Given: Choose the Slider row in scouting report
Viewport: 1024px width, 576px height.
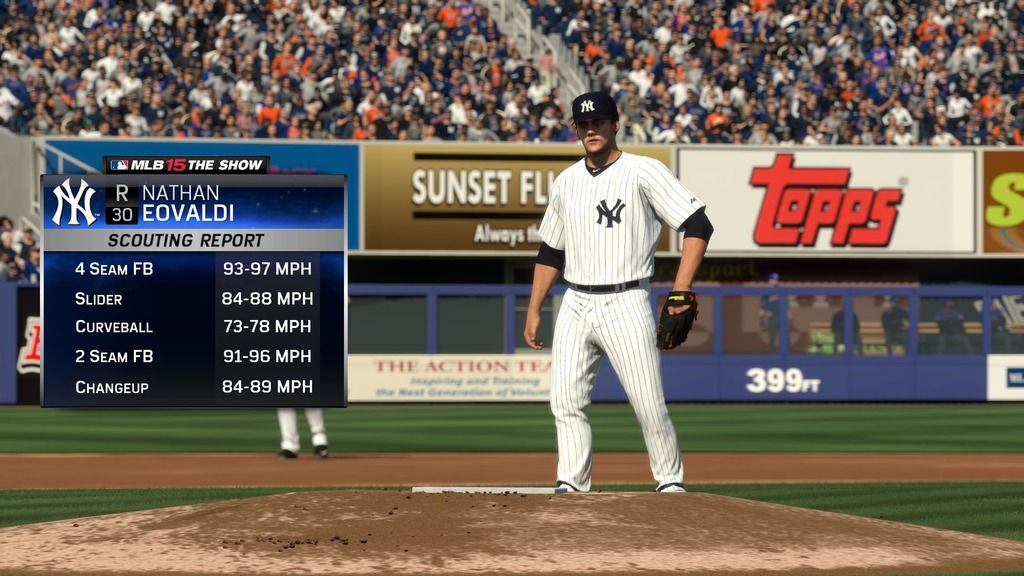Looking at the screenshot, I should [x=193, y=298].
